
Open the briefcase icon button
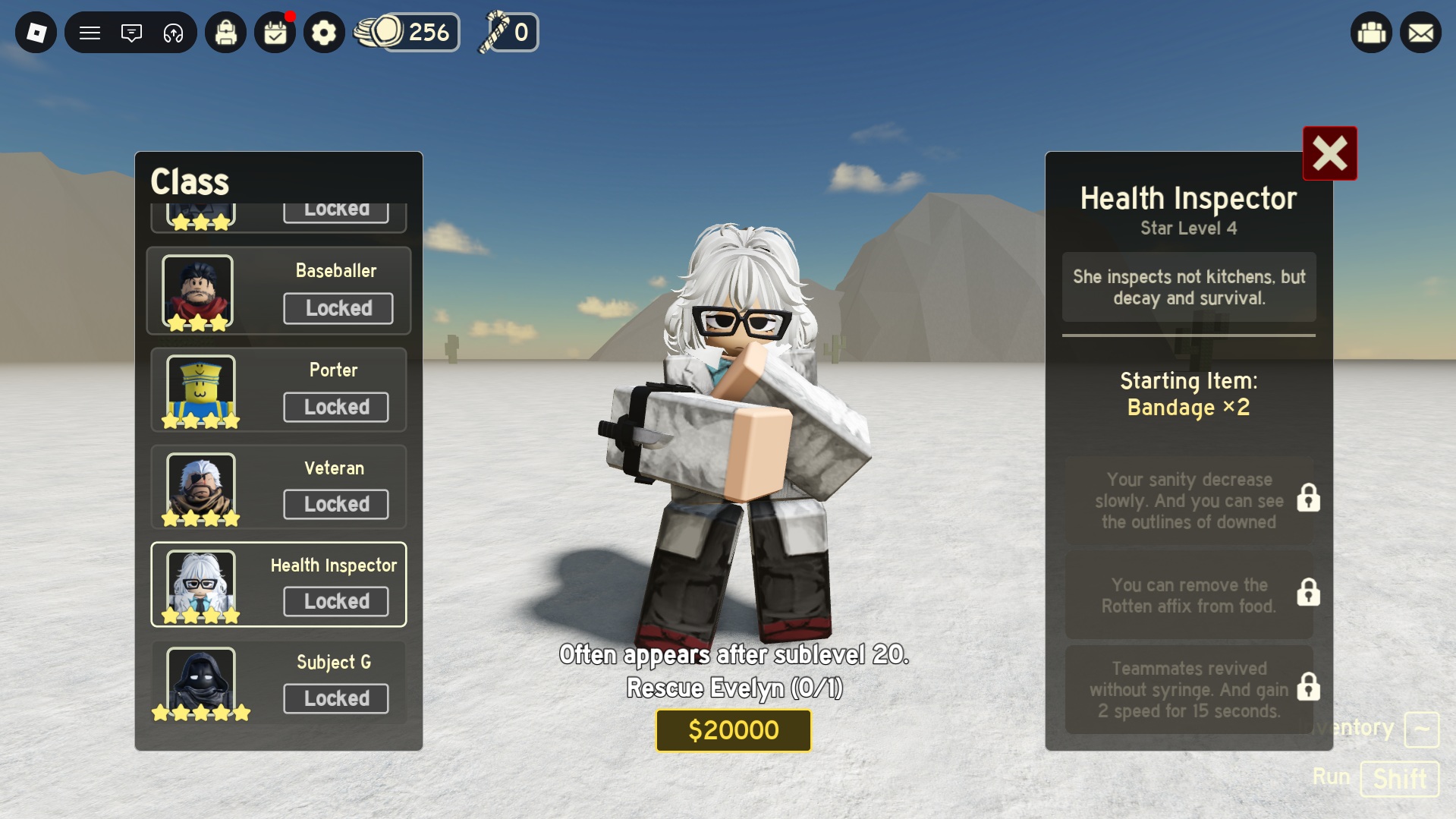[1371, 33]
